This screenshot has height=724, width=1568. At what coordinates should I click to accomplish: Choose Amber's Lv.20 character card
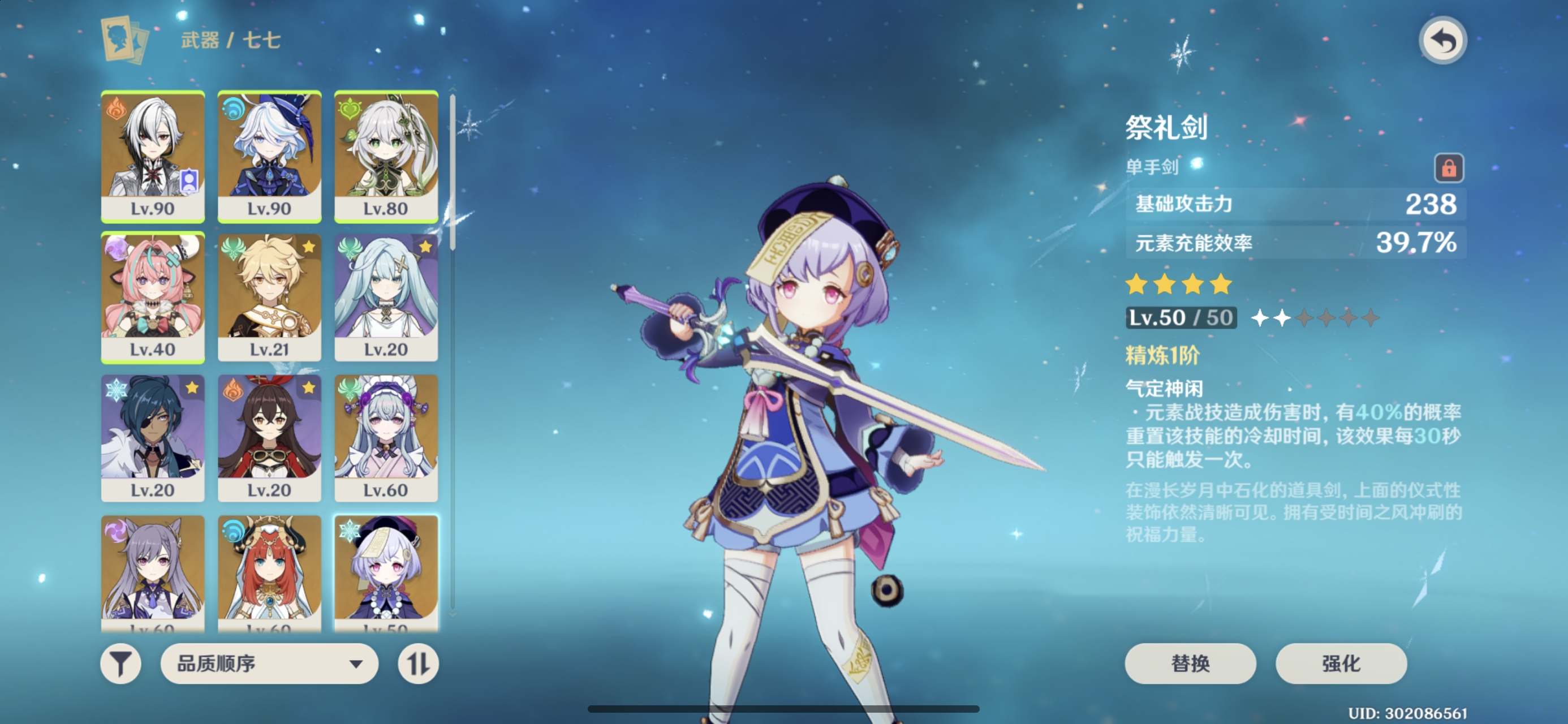269,437
